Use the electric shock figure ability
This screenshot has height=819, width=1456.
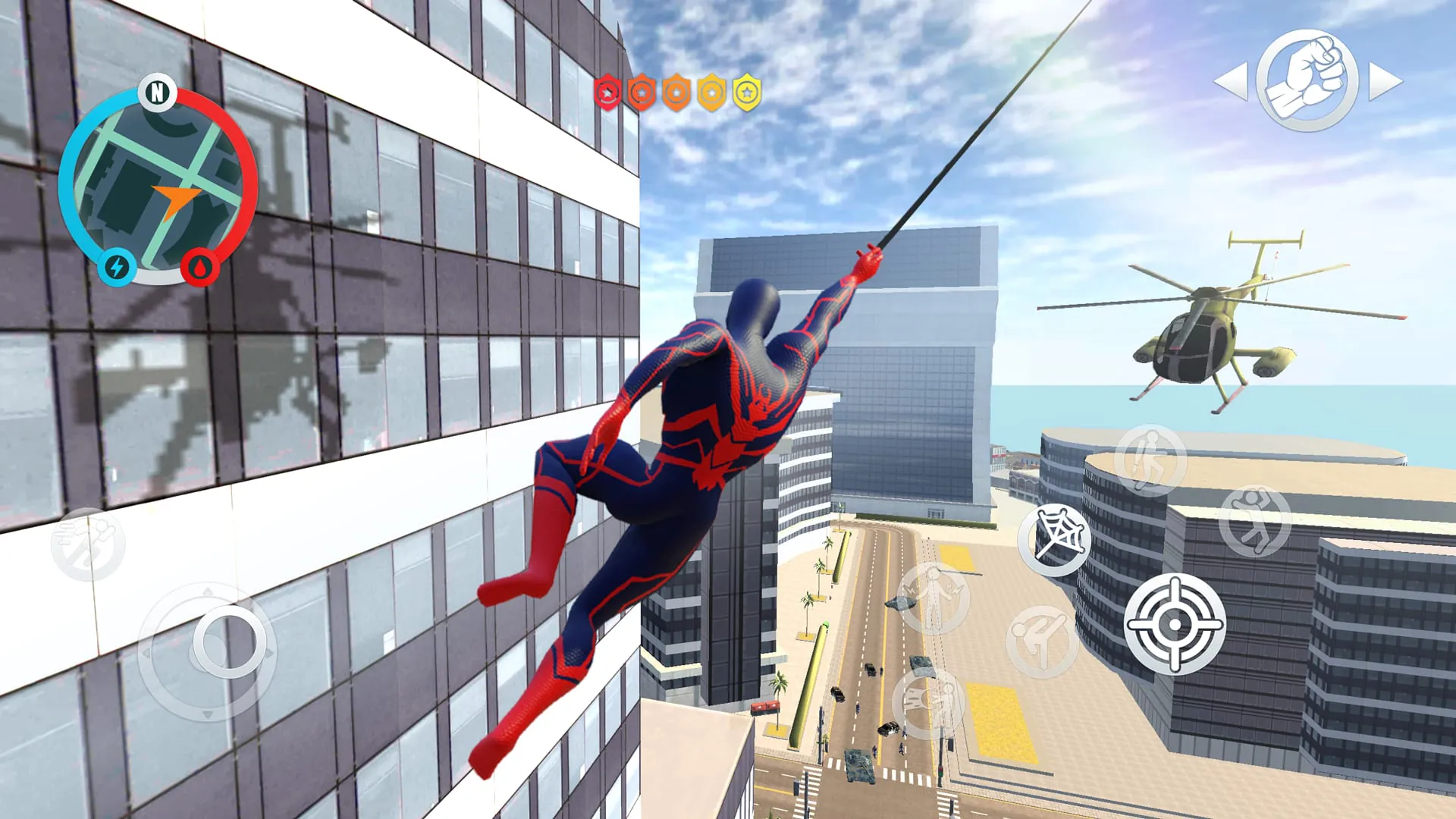(933, 599)
